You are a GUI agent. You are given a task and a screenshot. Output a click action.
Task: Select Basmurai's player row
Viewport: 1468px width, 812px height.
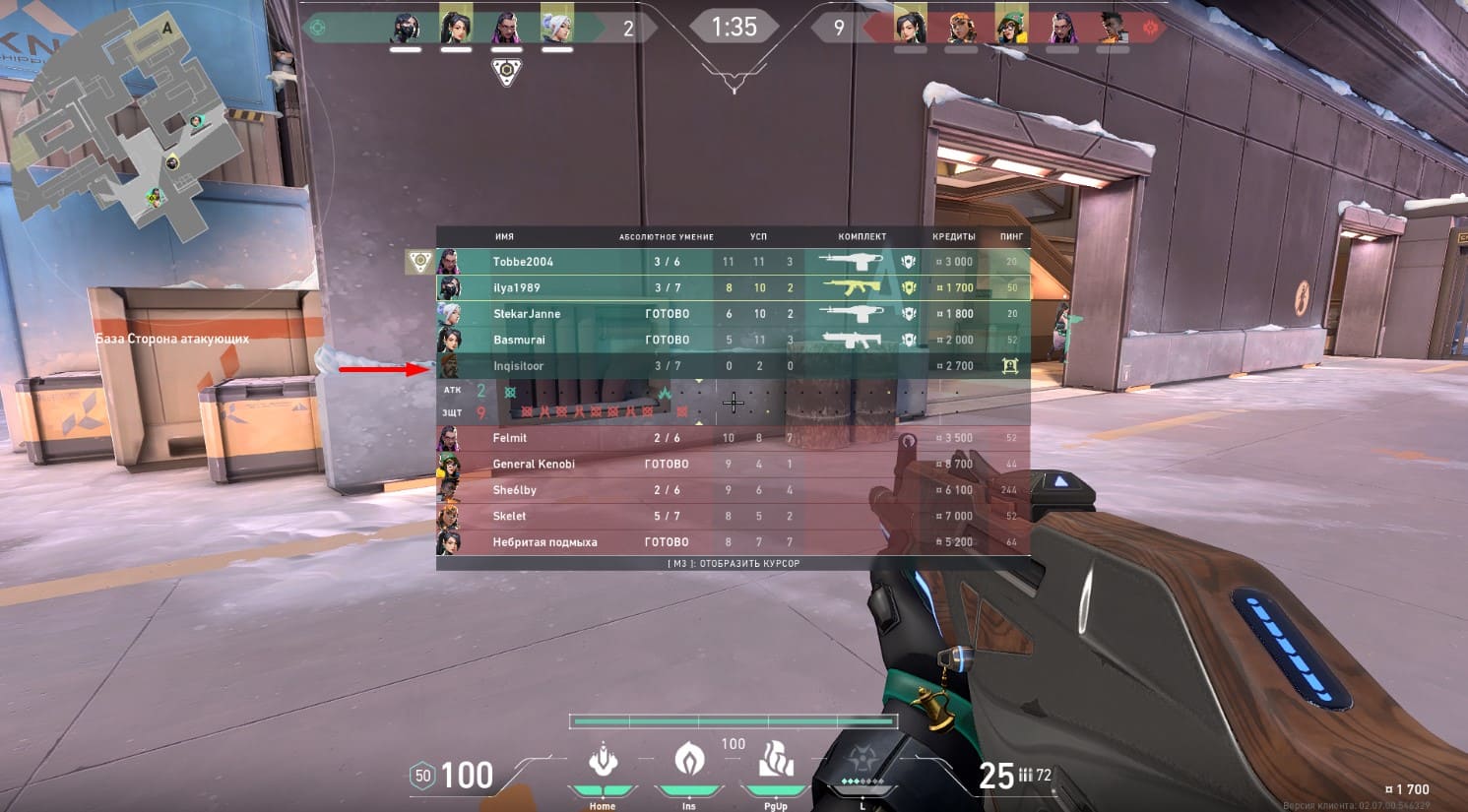733,340
